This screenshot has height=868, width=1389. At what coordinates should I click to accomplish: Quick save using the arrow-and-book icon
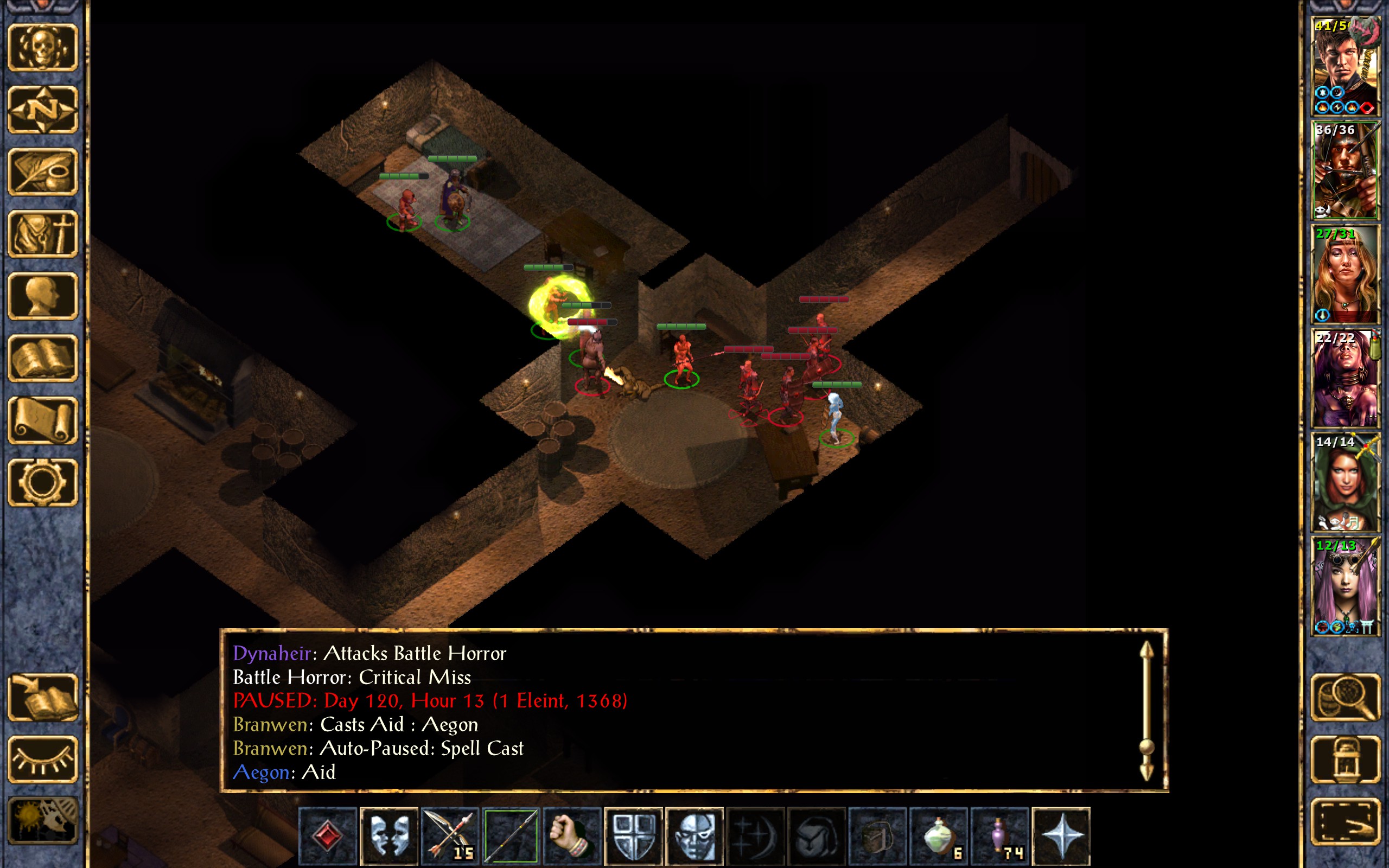coord(43,697)
